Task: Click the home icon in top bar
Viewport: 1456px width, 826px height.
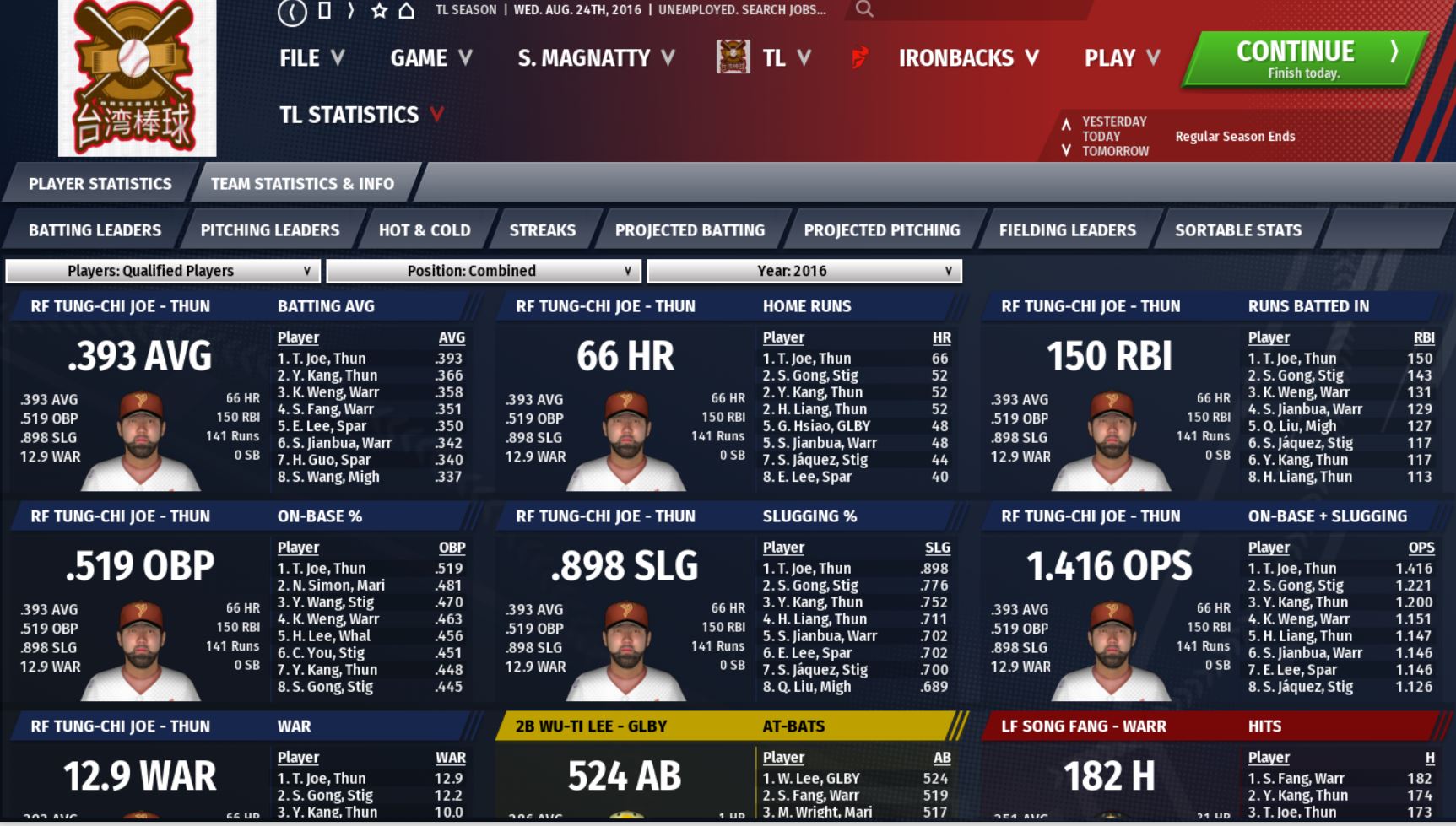Action: [407, 10]
